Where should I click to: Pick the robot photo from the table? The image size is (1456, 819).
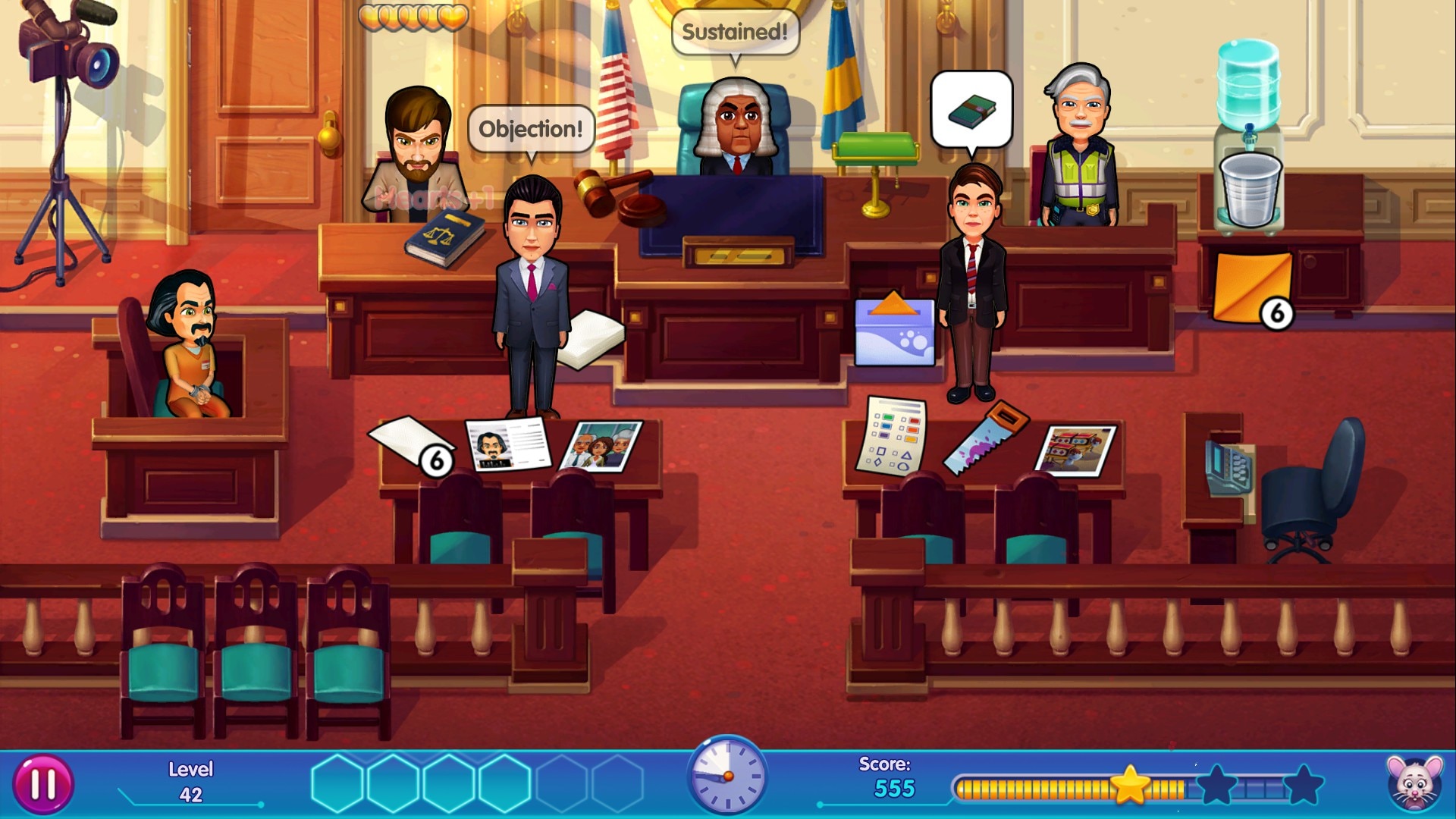[1075, 450]
